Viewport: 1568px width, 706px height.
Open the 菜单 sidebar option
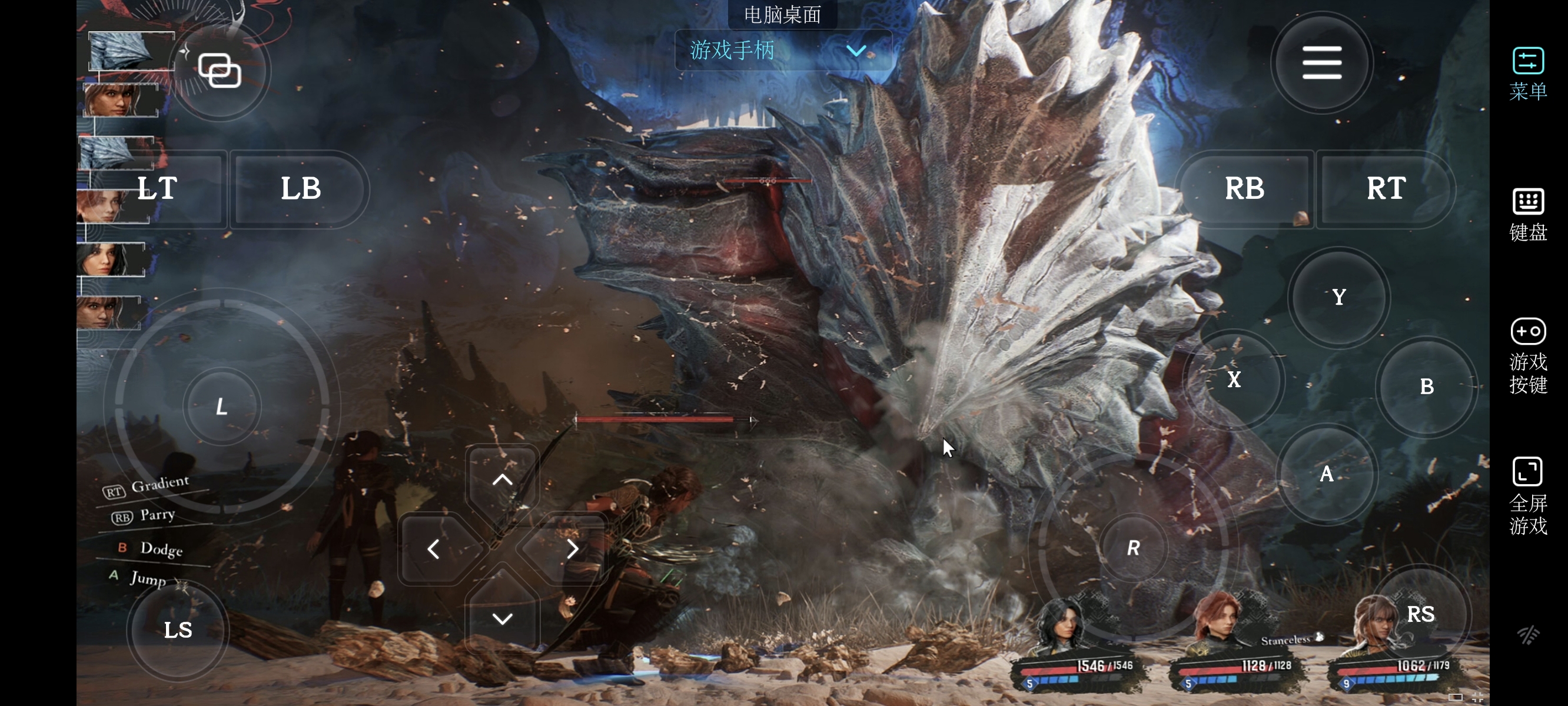(x=1527, y=74)
